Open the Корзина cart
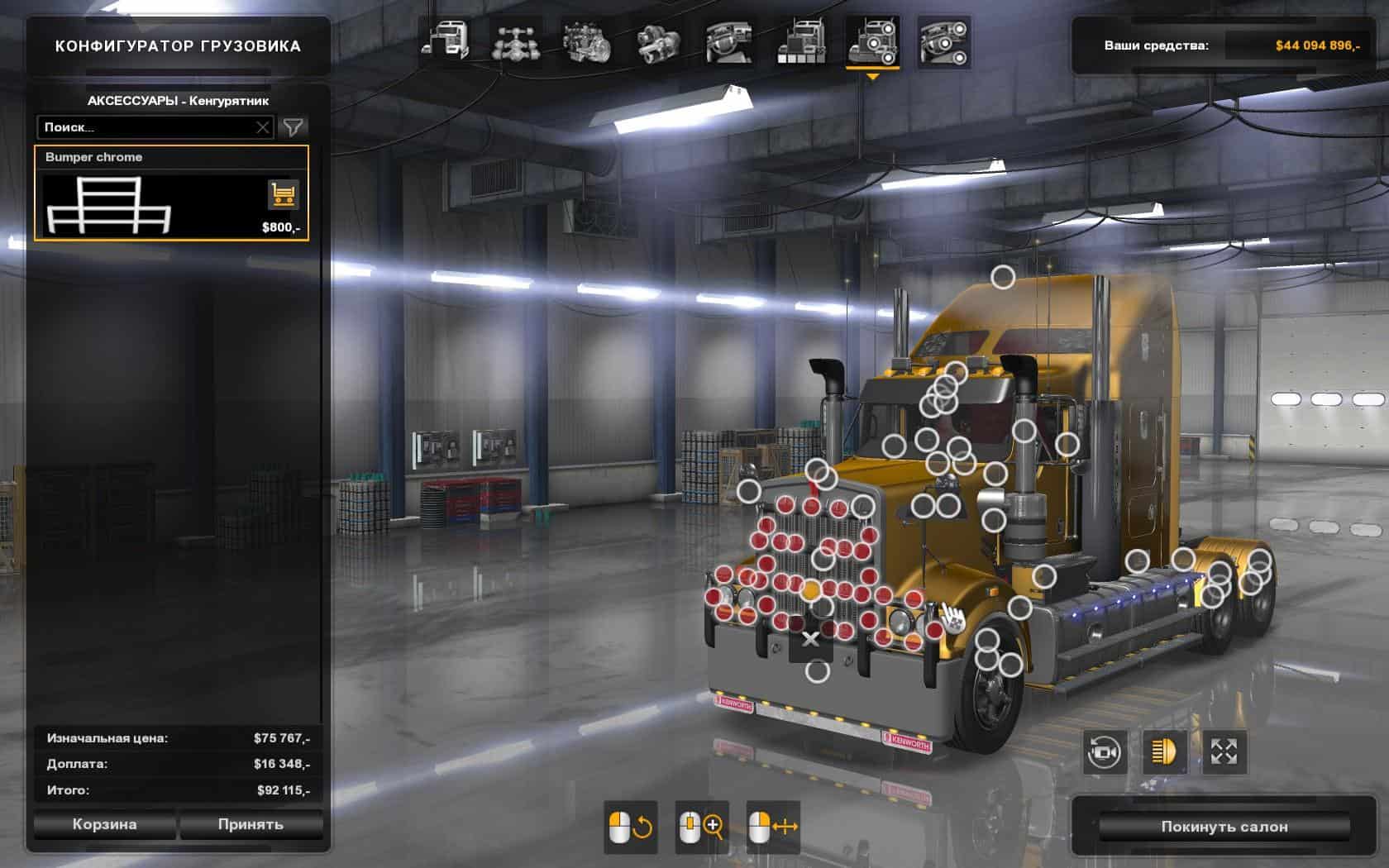This screenshot has width=1389, height=868. (x=104, y=824)
